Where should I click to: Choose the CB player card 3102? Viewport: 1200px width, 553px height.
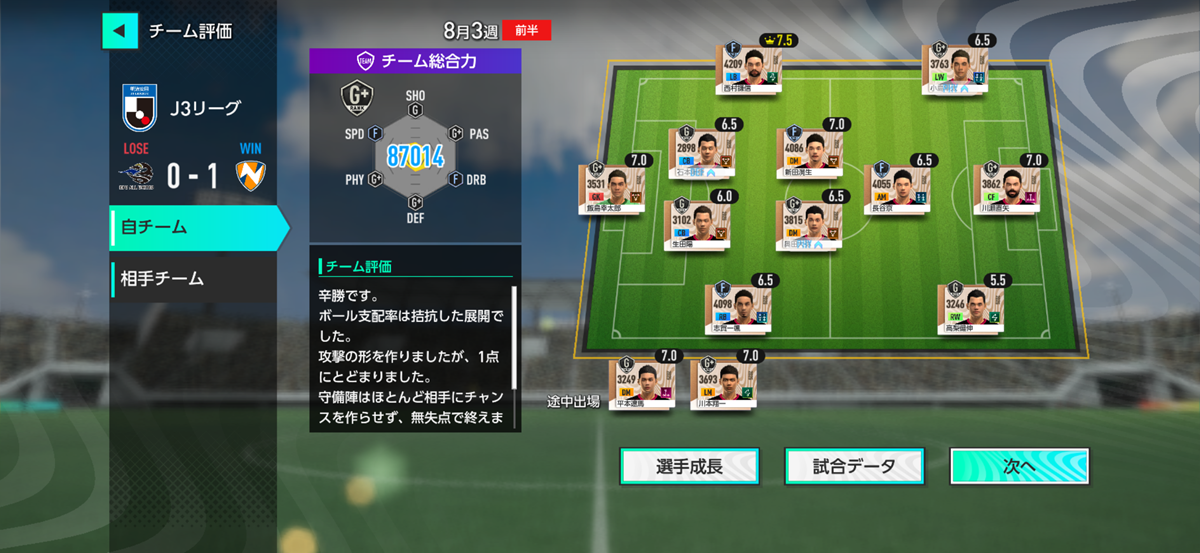[696, 224]
